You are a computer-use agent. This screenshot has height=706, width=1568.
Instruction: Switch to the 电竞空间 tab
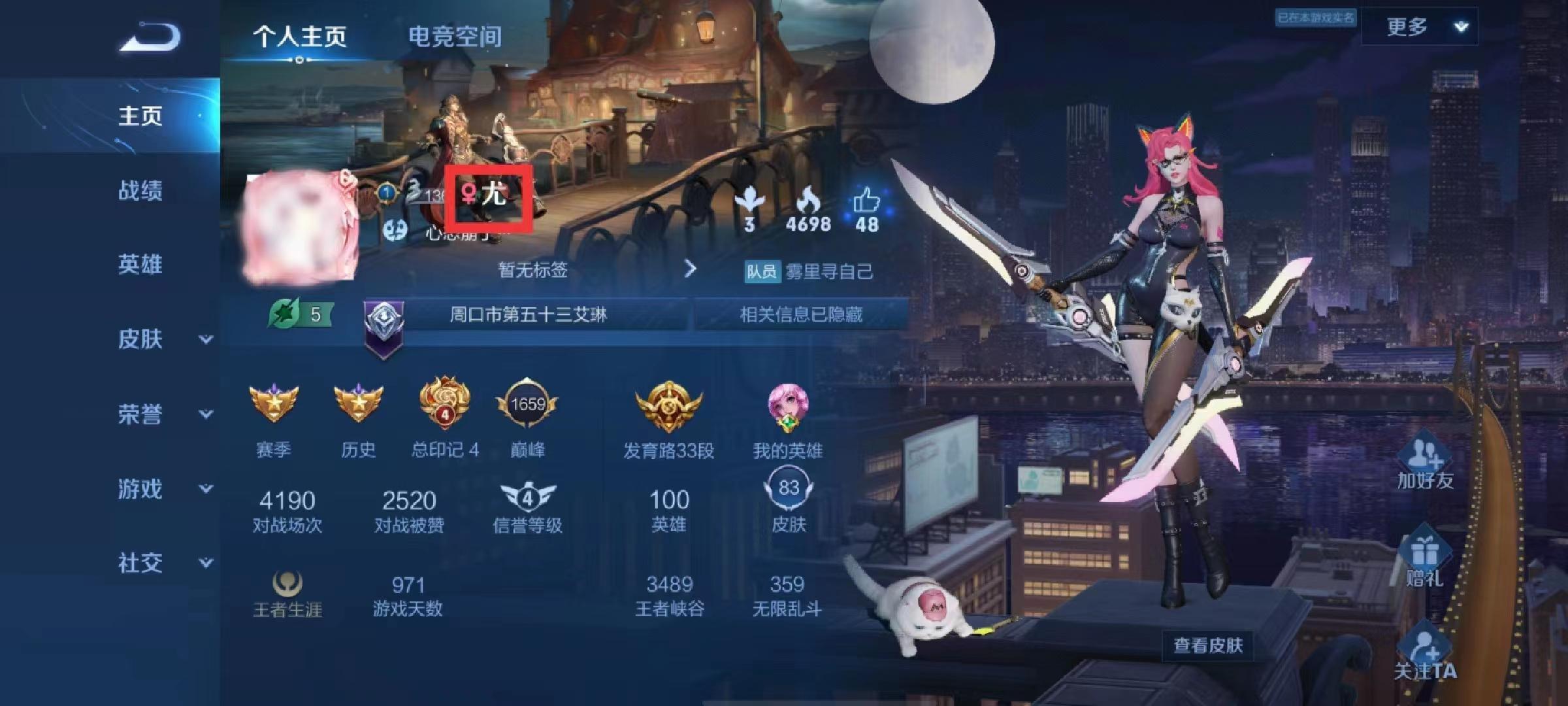pyautogui.click(x=454, y=37)
